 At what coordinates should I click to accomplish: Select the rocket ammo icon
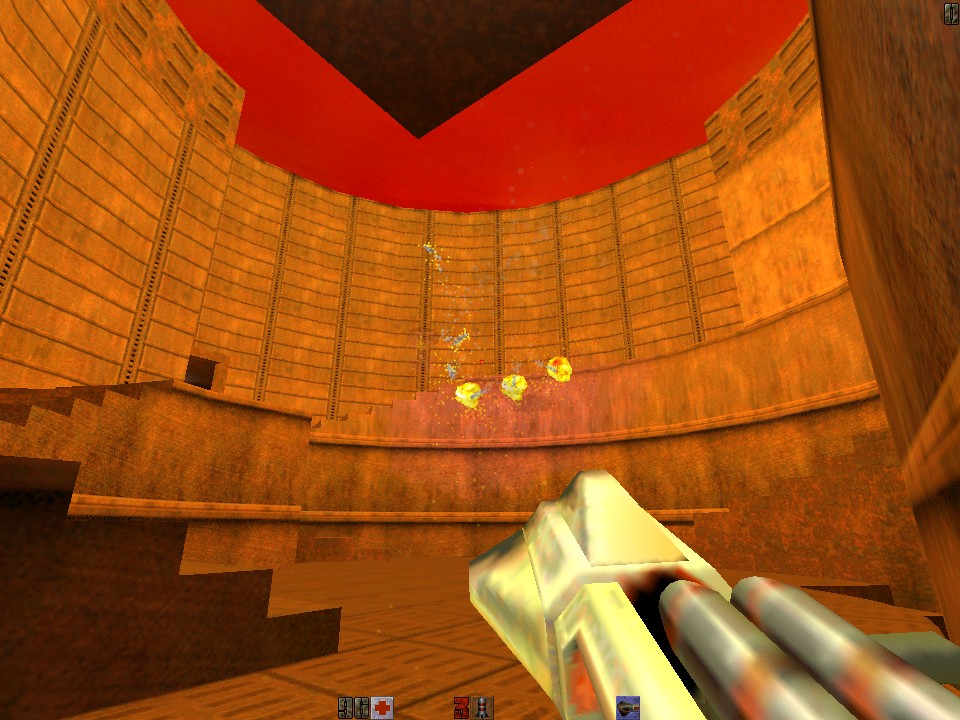pyautogui.click(x=483, y=708)
